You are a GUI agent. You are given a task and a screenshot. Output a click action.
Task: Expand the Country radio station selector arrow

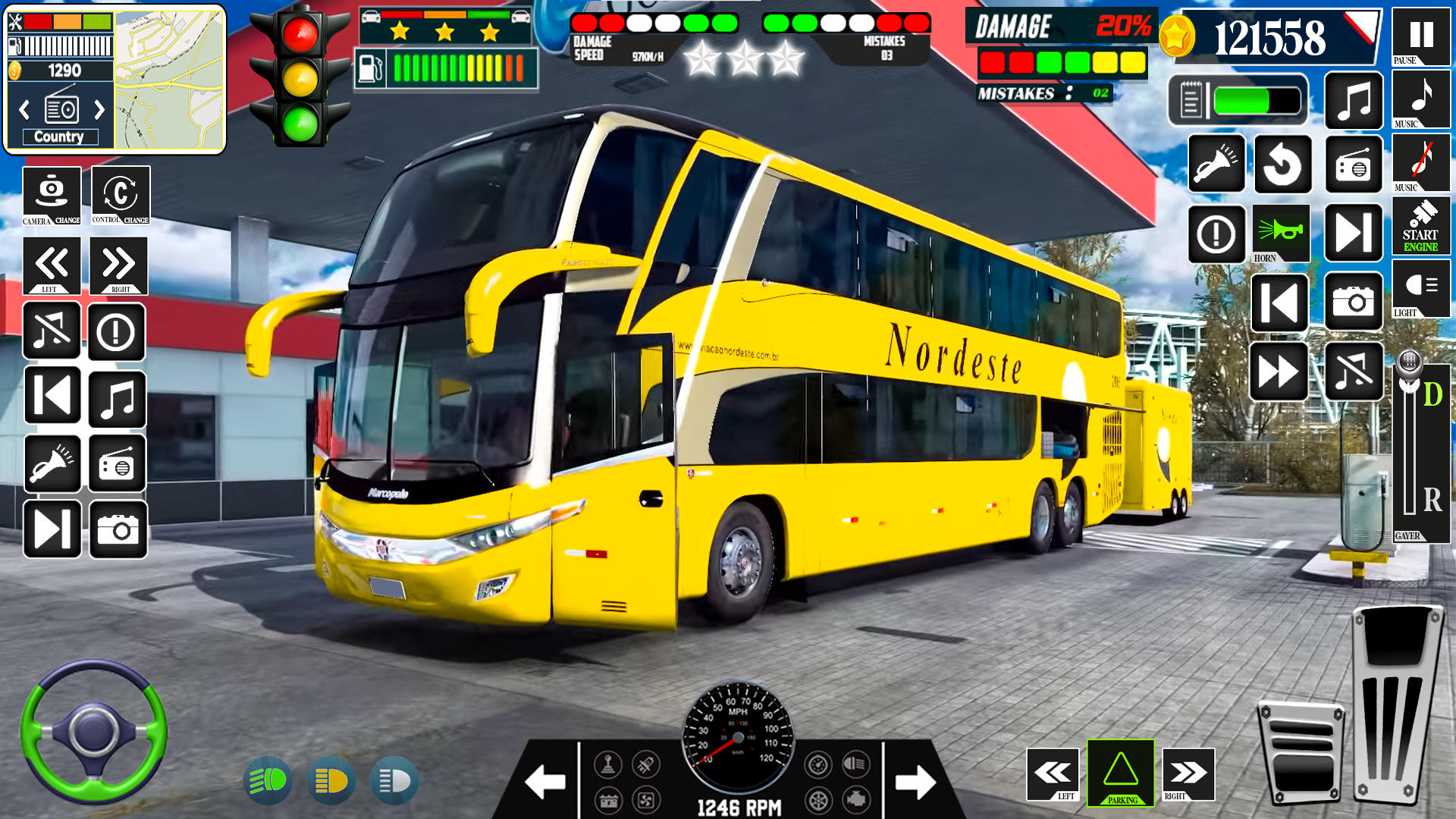coord(99,110)
